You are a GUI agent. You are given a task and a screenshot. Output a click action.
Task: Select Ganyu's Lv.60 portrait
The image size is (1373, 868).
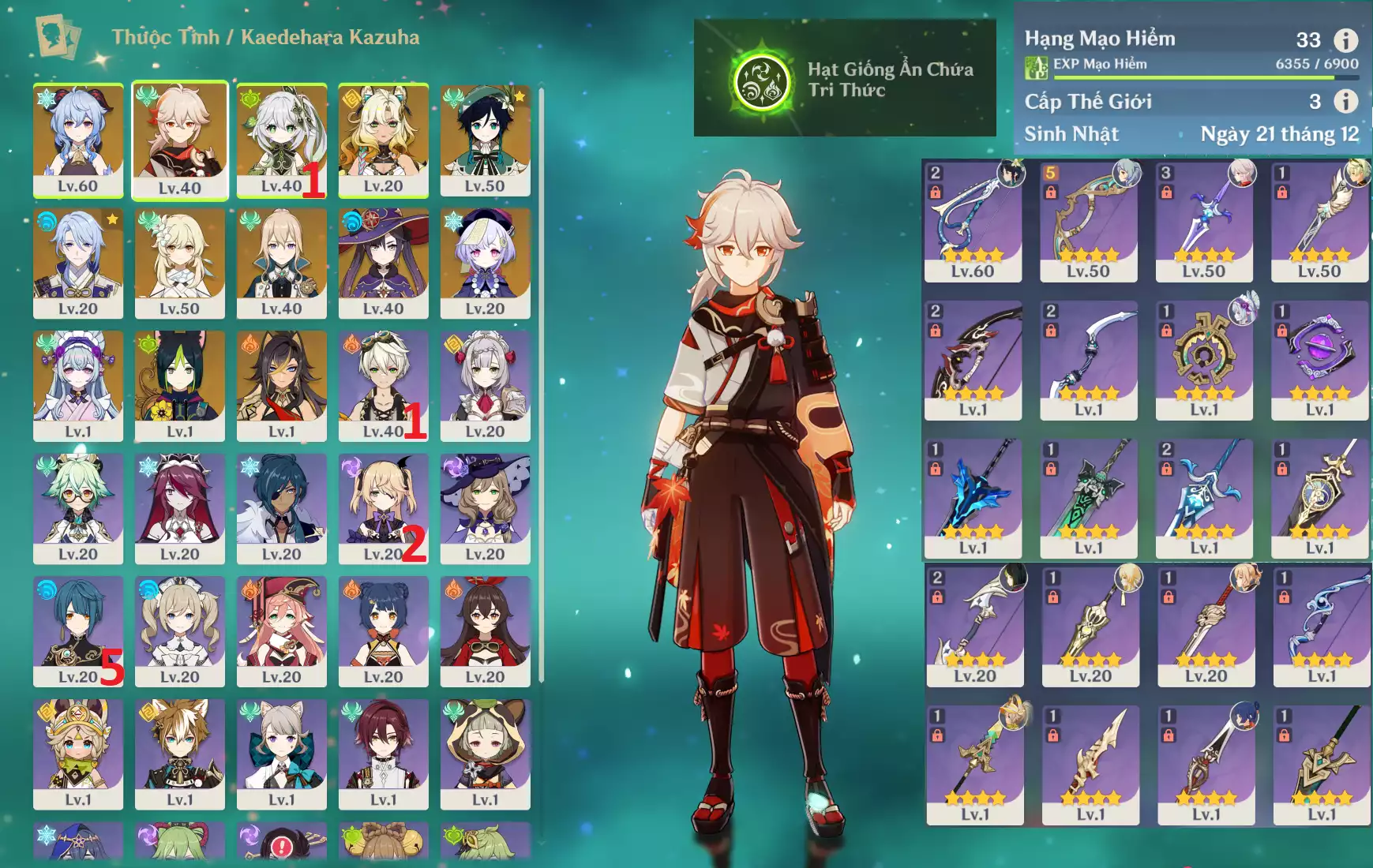tap(78, 140)
